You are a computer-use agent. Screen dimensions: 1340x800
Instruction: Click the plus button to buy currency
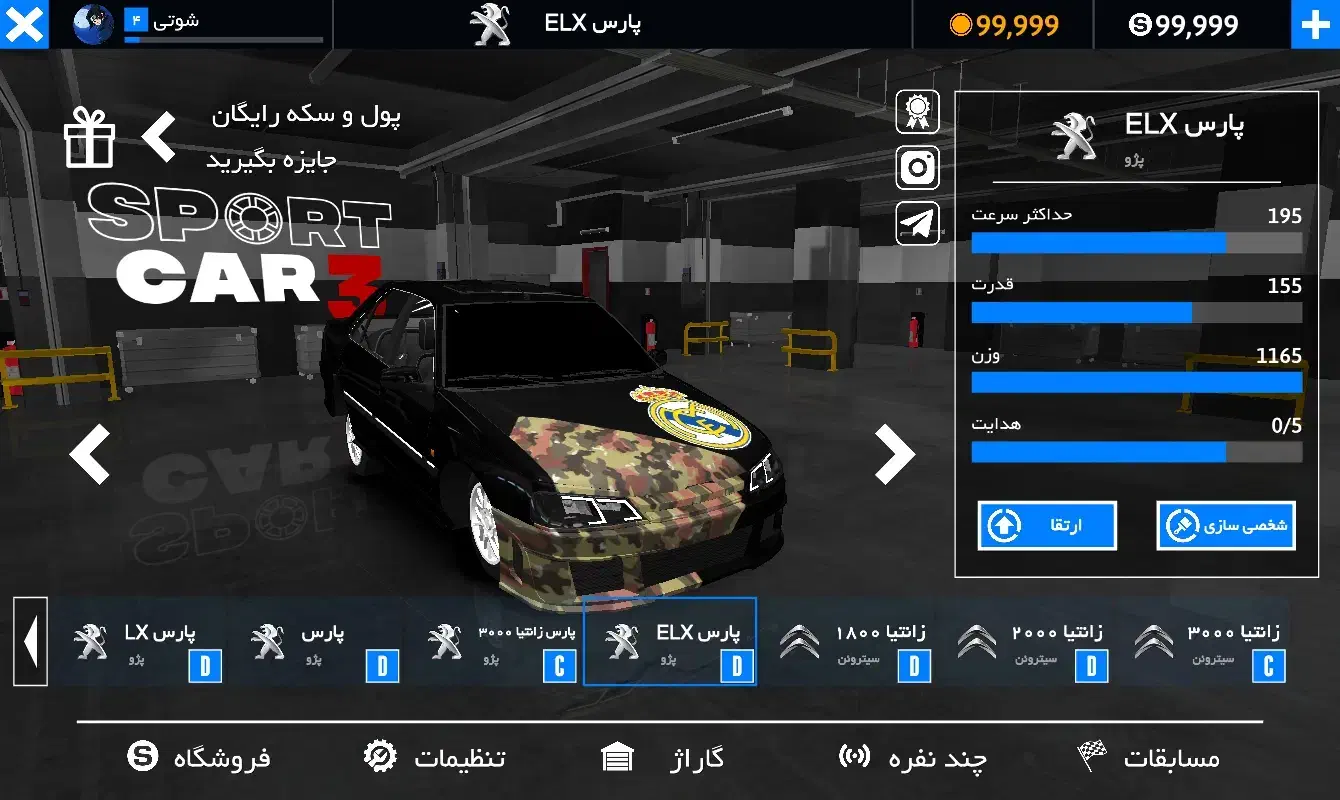[x=1316, y=25]
